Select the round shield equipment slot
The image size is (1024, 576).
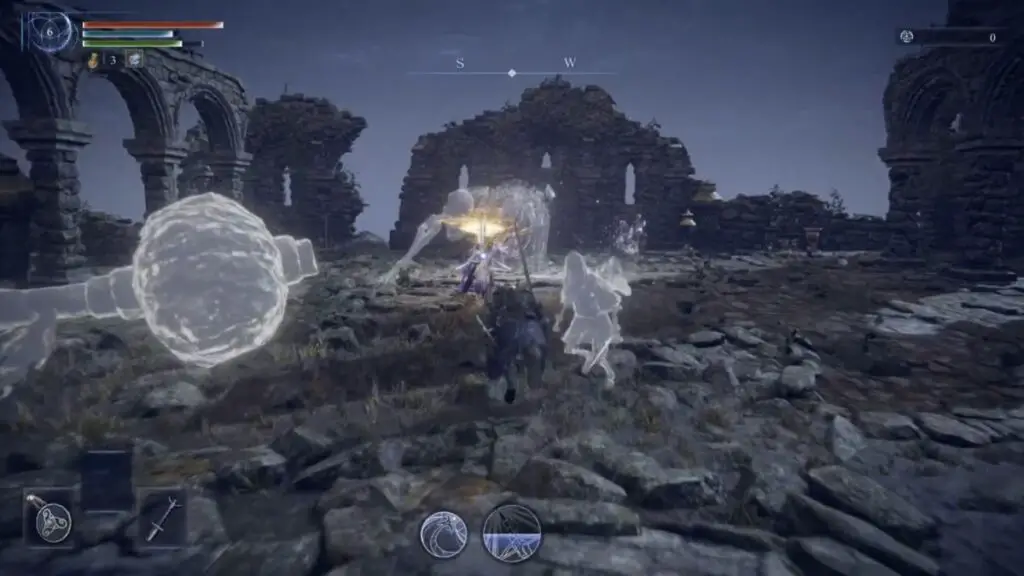50,518
